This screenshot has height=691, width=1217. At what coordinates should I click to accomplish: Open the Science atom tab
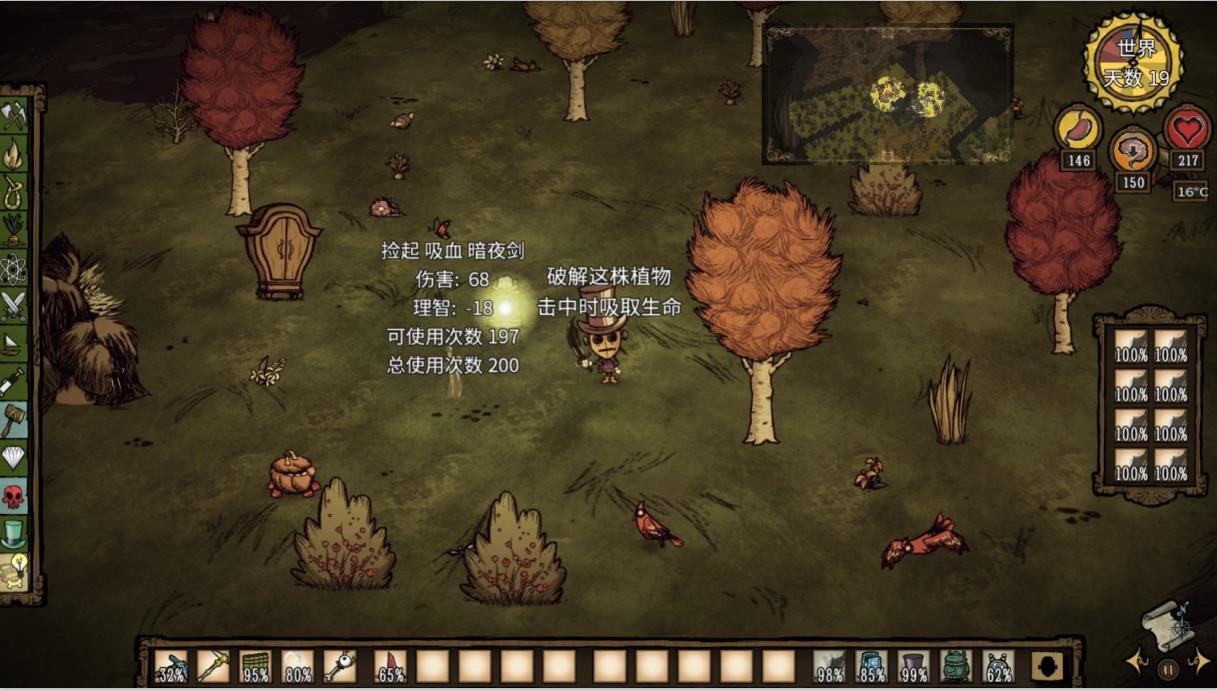tap(13, 267)
